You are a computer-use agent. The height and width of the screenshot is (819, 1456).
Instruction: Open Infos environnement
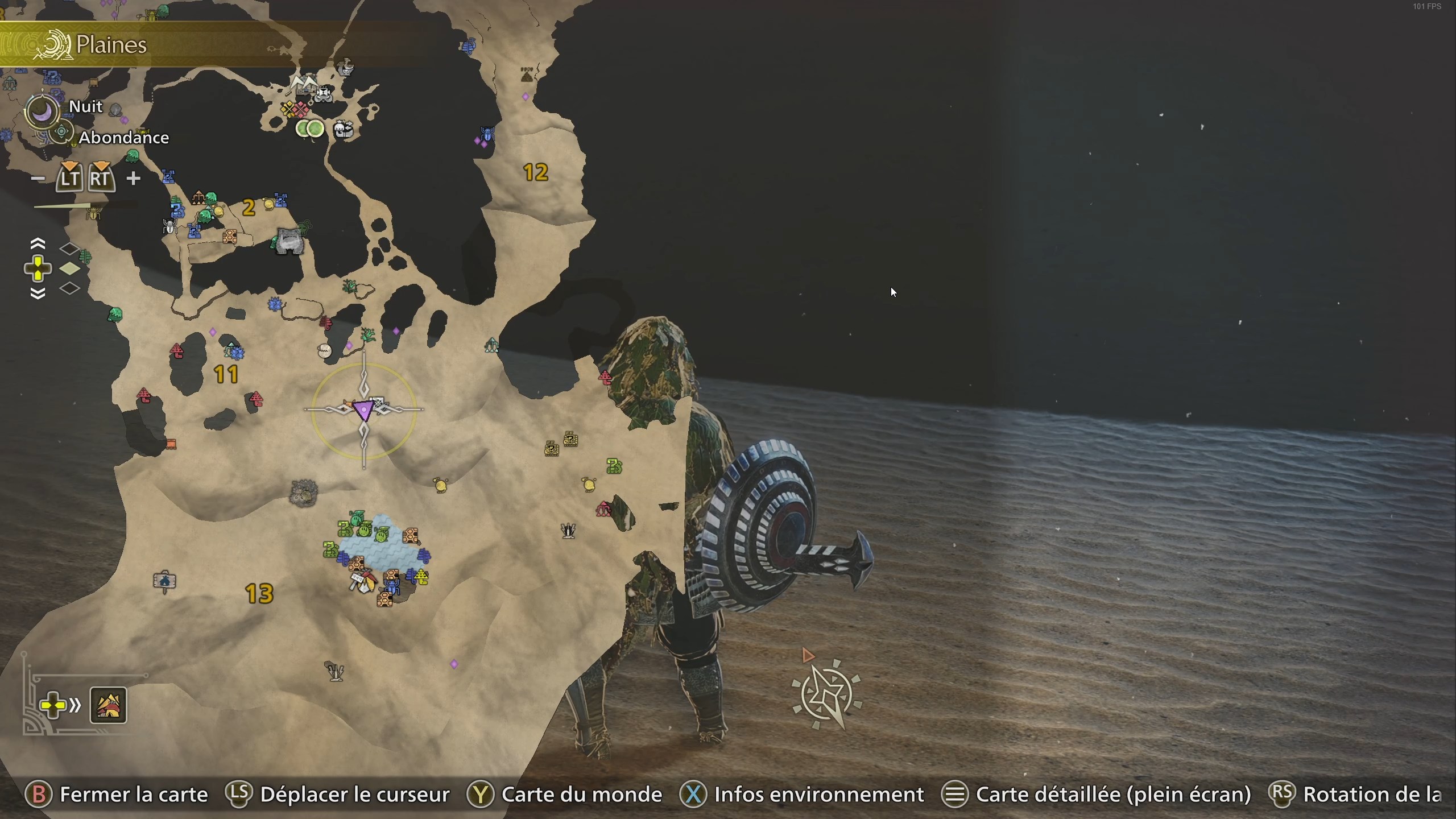click(x=820, y=795)
